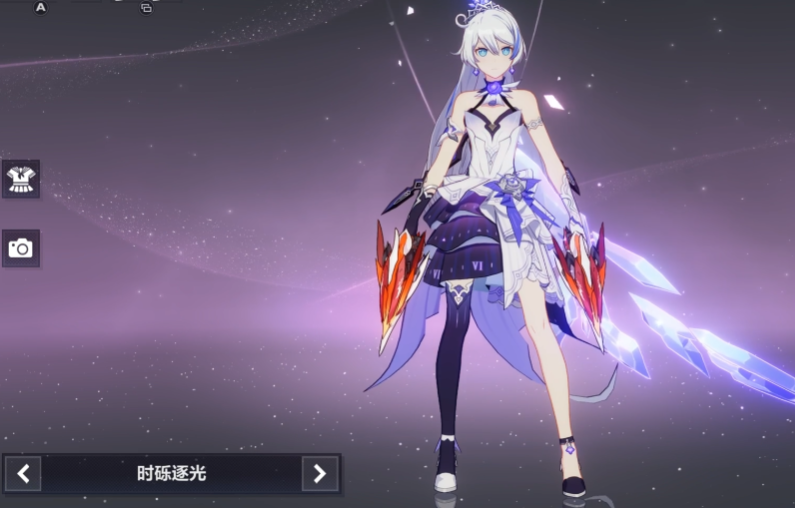Go to the previous outfit with left arrow
Screen dimensions: 795x508
(23, 473)
